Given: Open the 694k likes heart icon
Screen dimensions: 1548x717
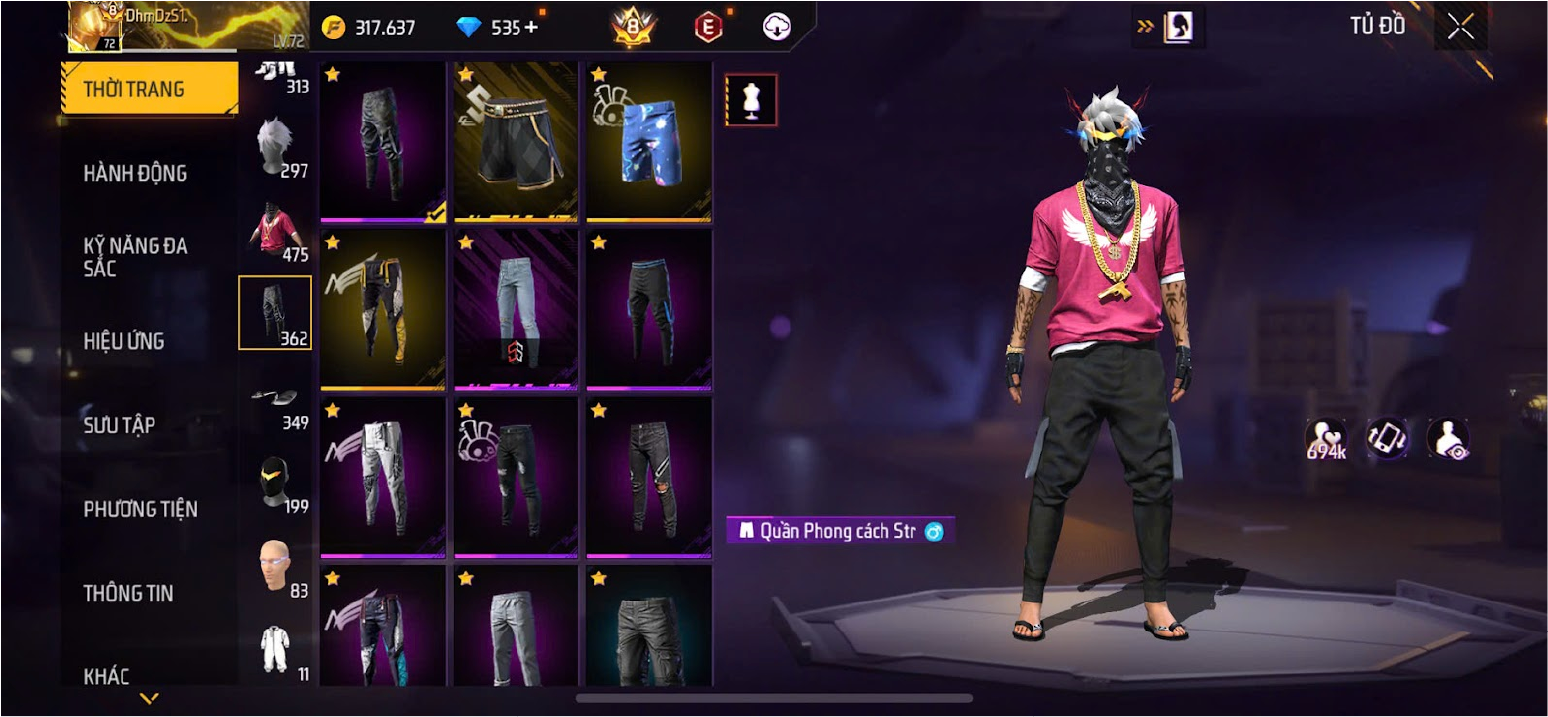Looking at the screenshot, I should pos(1326,438).
